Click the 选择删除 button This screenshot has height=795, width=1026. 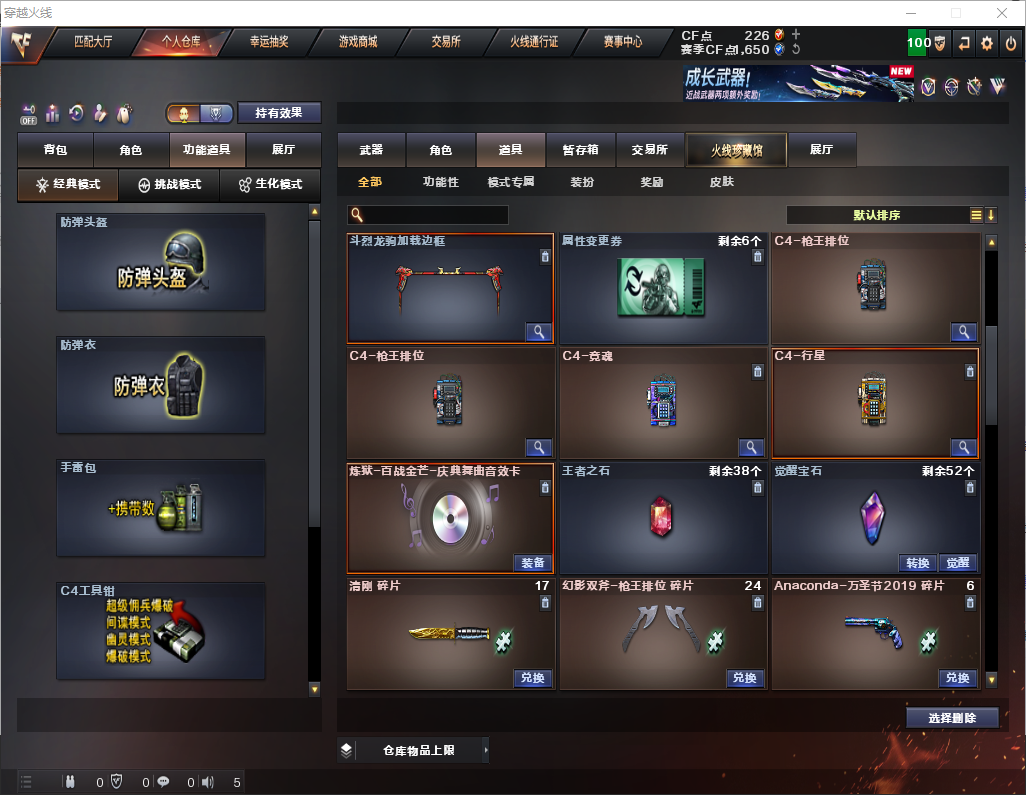952,718
